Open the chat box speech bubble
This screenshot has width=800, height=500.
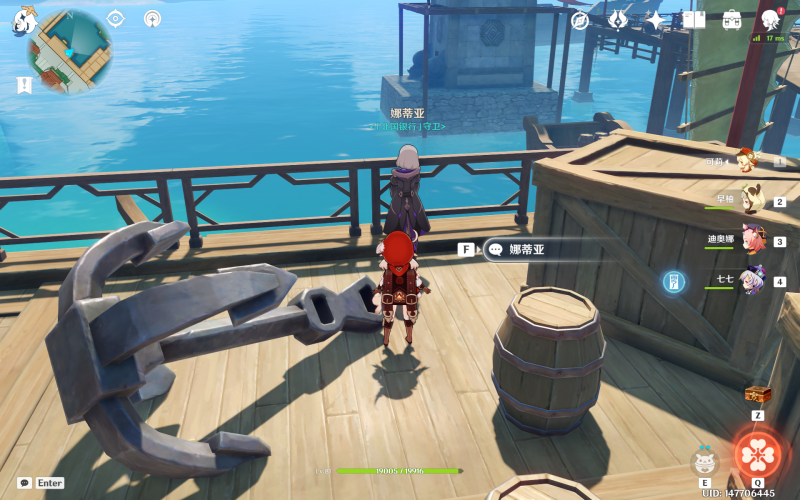(24, 483)
